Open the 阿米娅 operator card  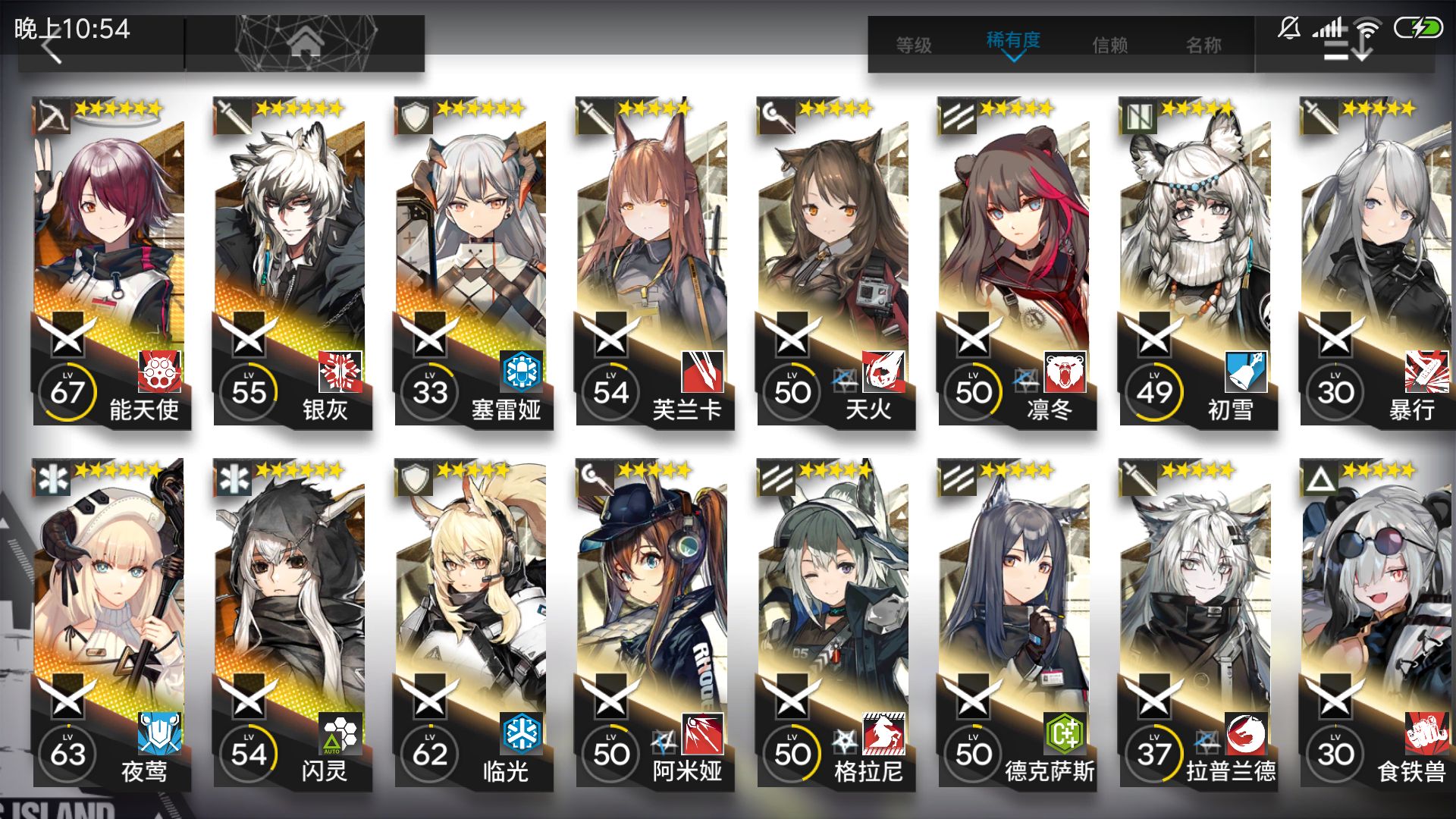click(654, 623)
